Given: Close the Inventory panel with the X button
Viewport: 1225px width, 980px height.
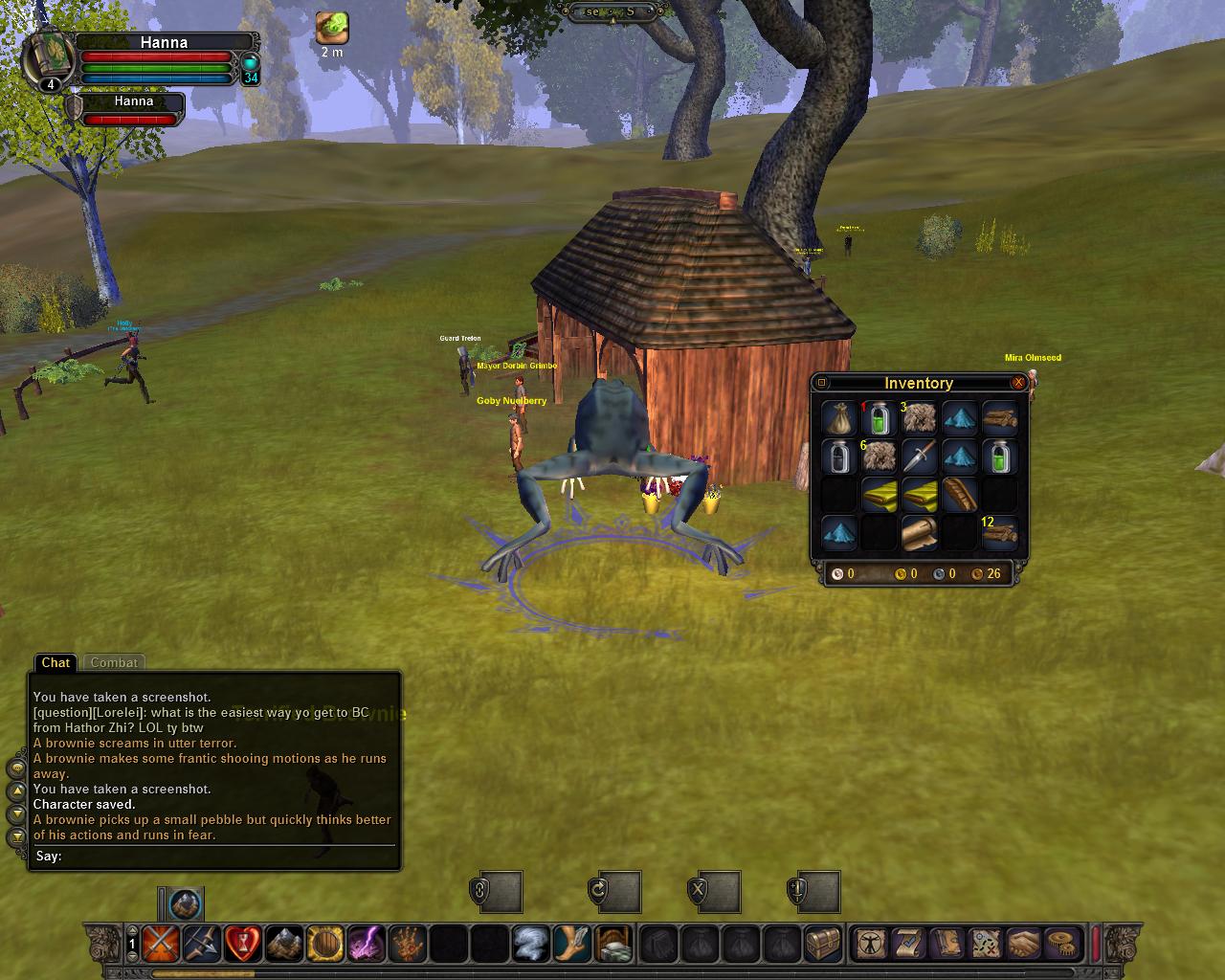Looking at the screenshot, I should [x=1018, y=383].
